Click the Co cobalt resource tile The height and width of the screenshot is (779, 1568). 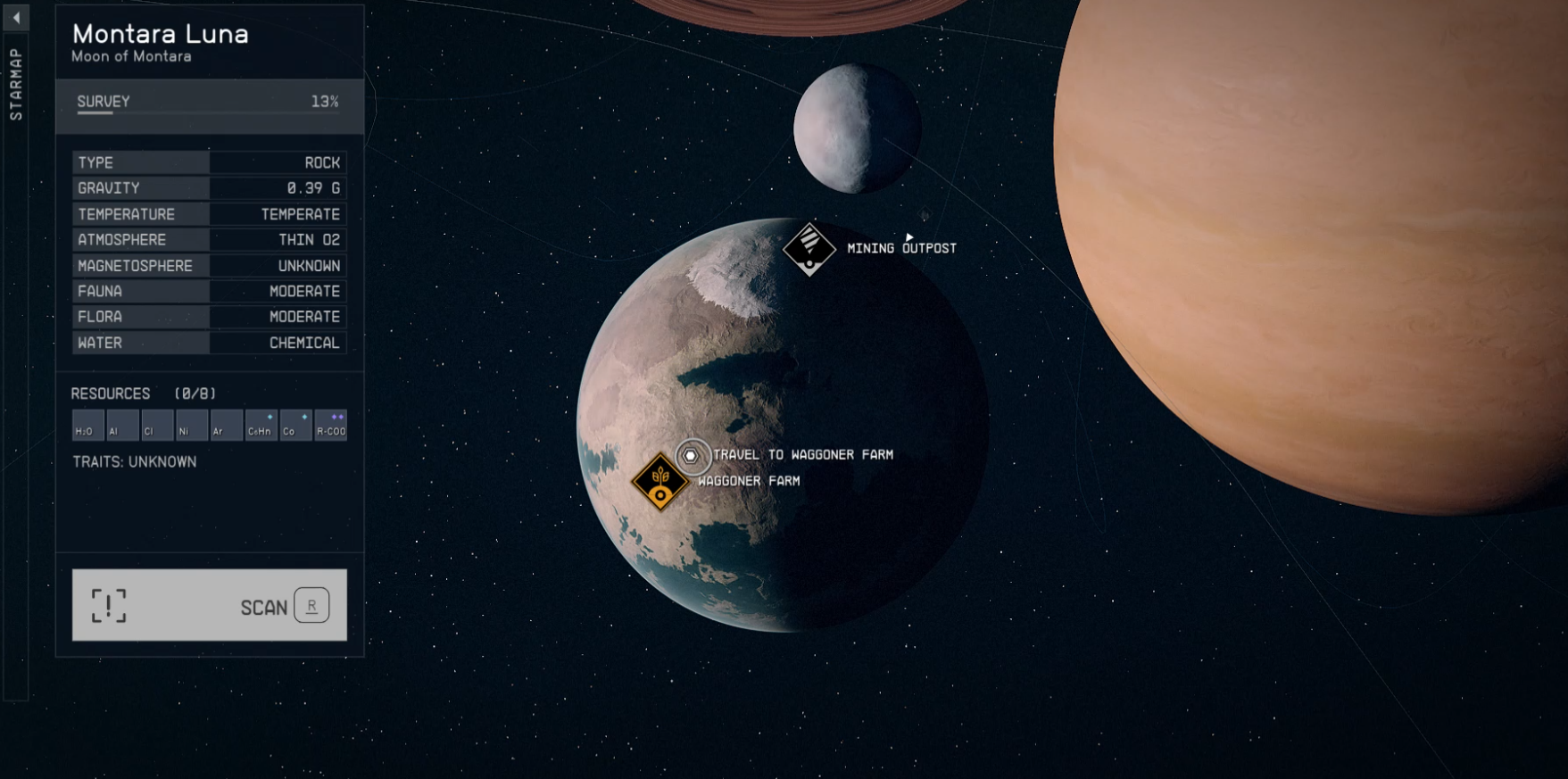pos(295,425)
